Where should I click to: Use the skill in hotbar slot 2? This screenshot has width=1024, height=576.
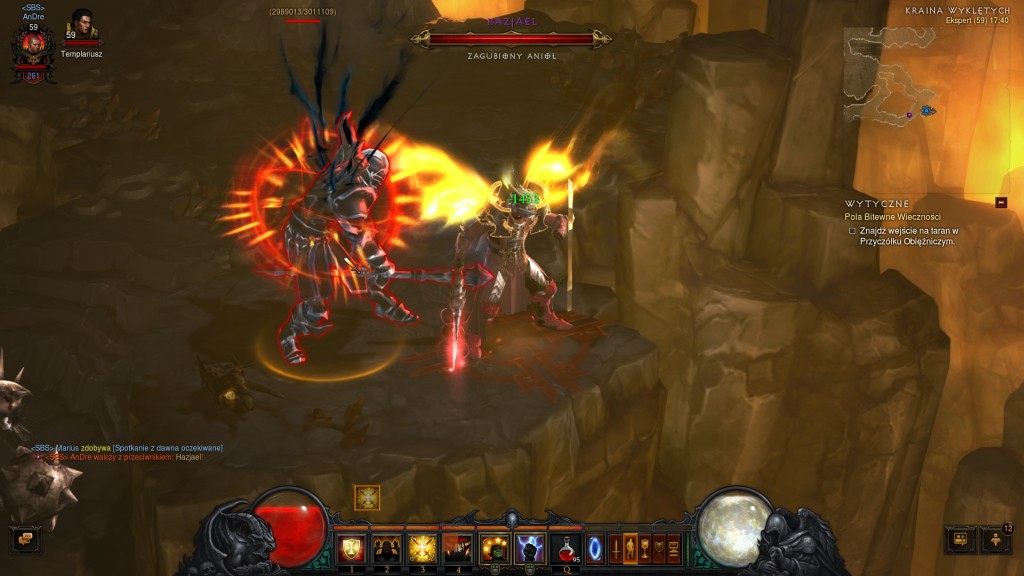click(x=385, y=548)
